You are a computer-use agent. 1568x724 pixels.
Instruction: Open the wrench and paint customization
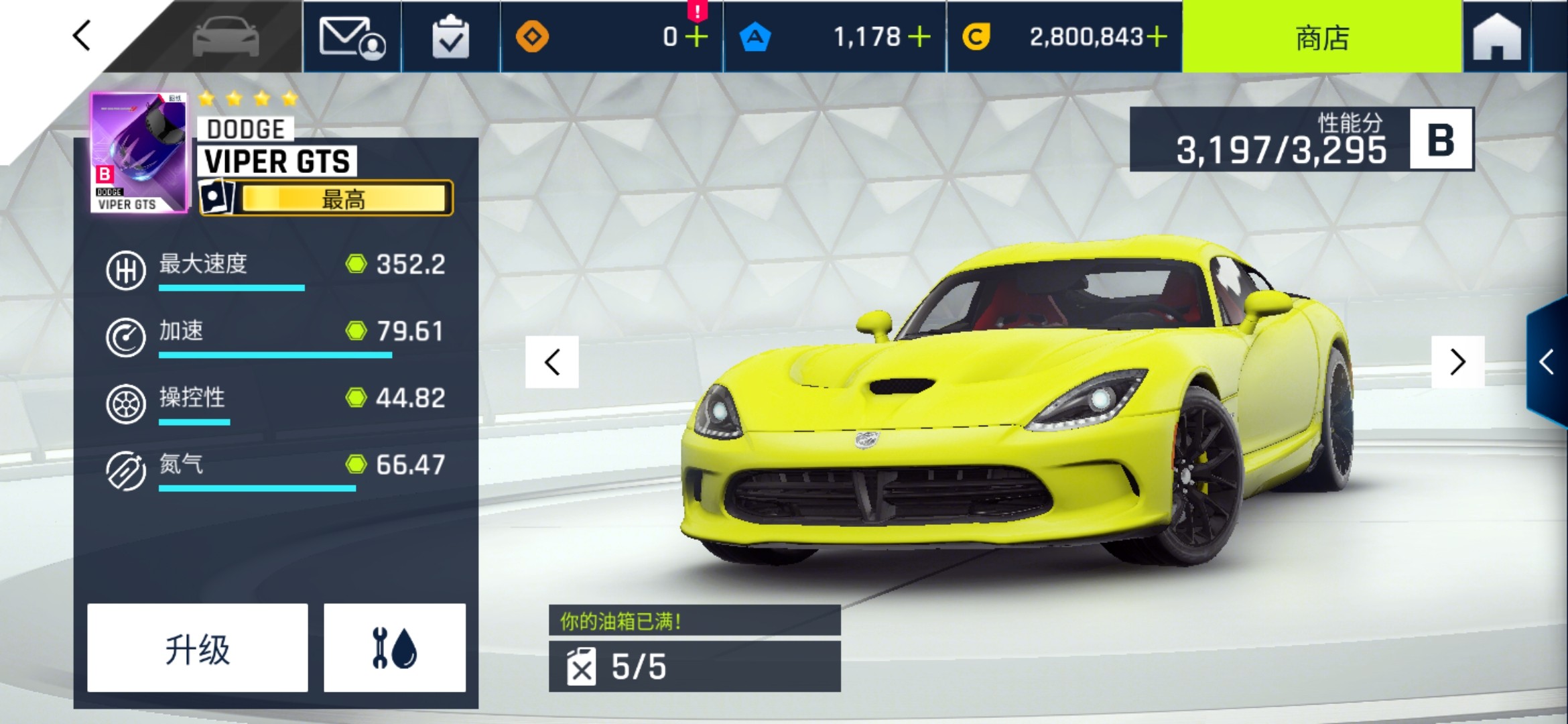point(395,648)
